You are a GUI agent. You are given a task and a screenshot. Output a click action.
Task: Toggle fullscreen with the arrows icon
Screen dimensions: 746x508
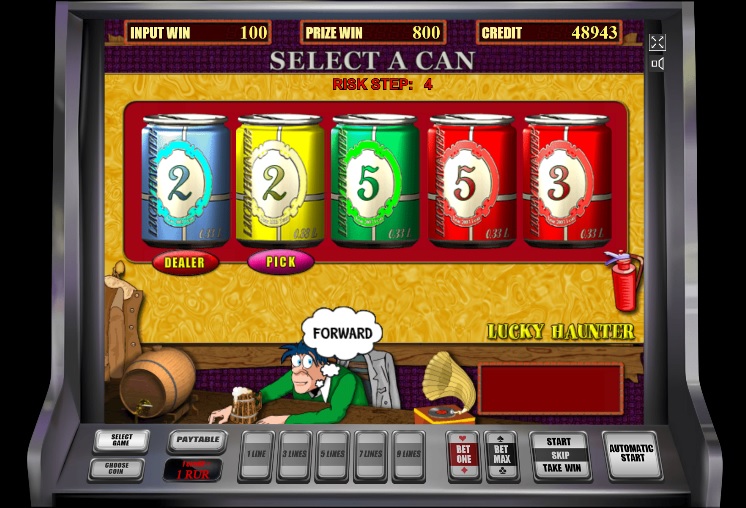[657, 42]
